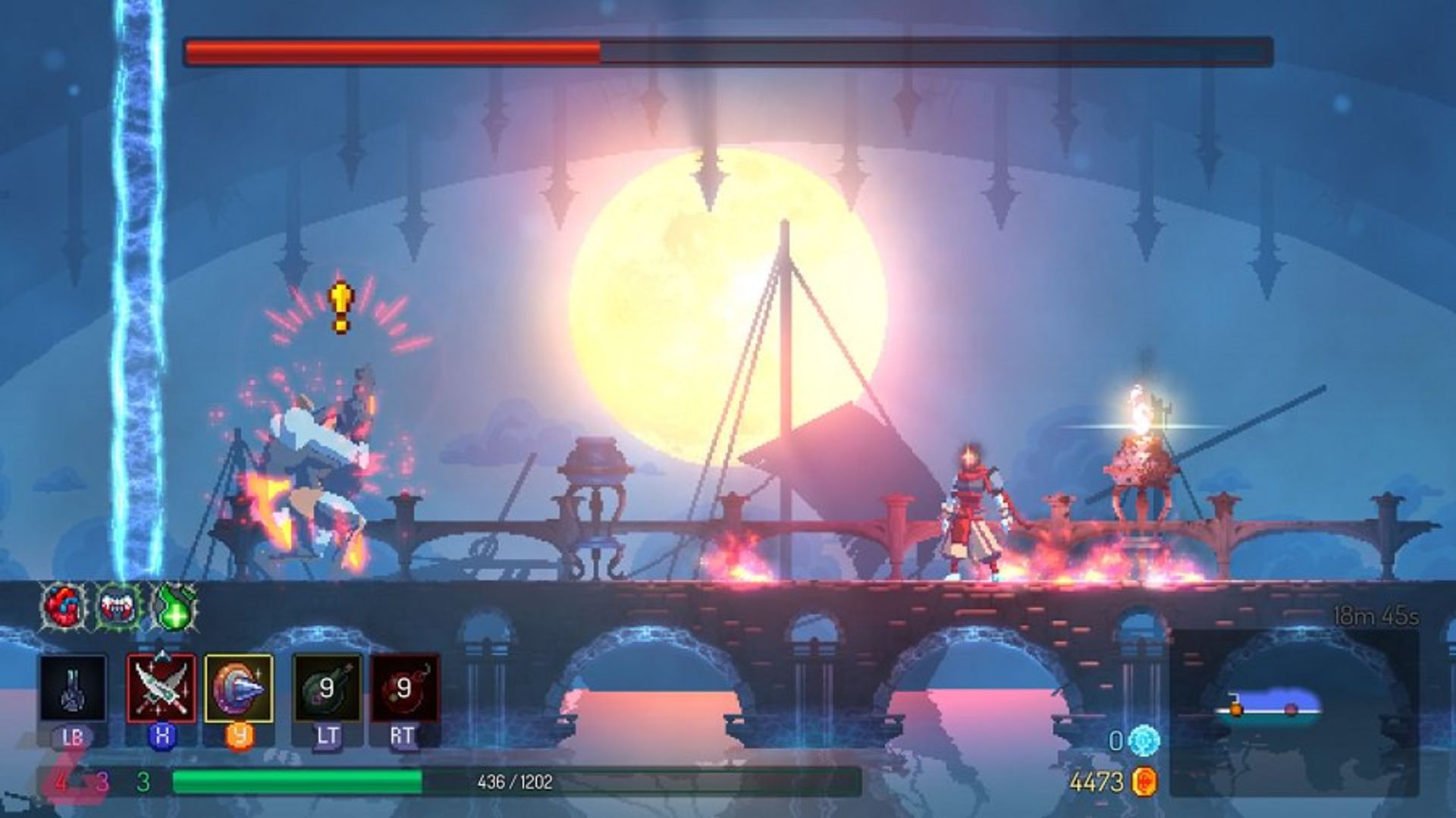
Task: Open the minimap
Action: click(1293, 711)
